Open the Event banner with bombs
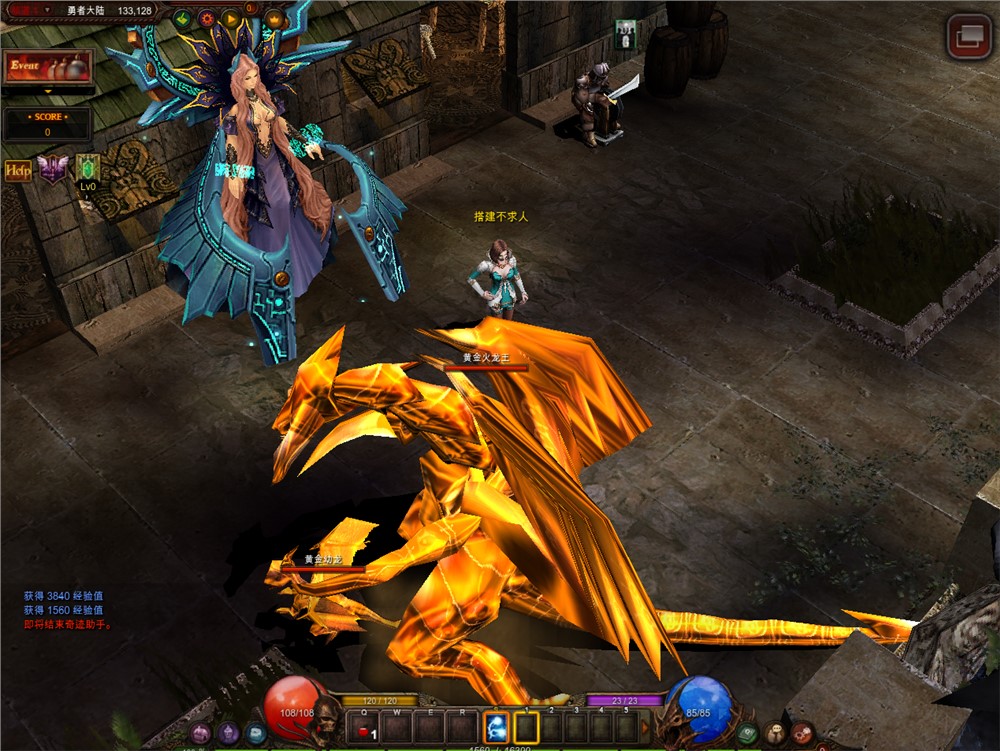 pyautogui.click(x=48, y=67)
